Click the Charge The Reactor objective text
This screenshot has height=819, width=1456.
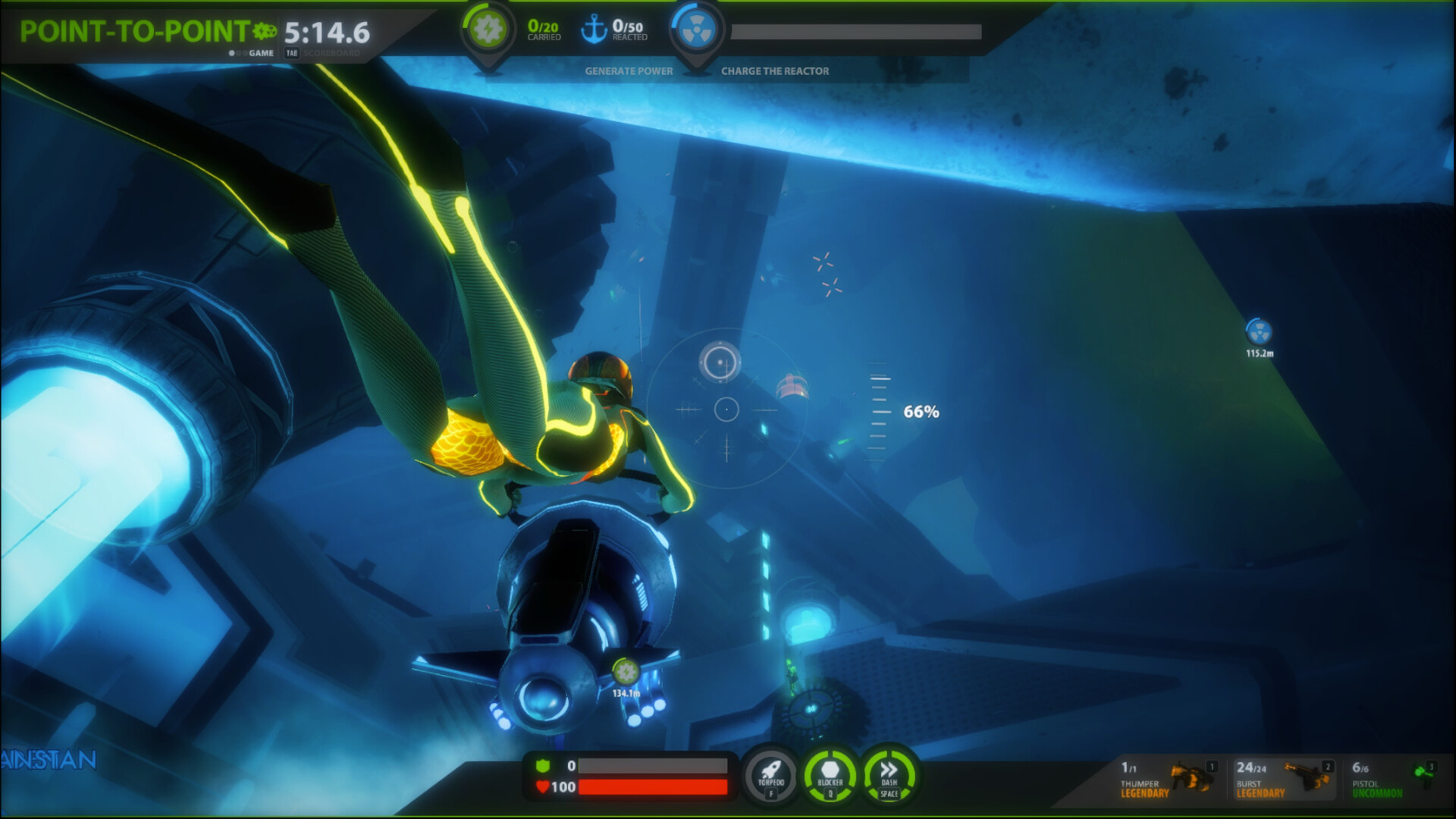pos(776,71)
